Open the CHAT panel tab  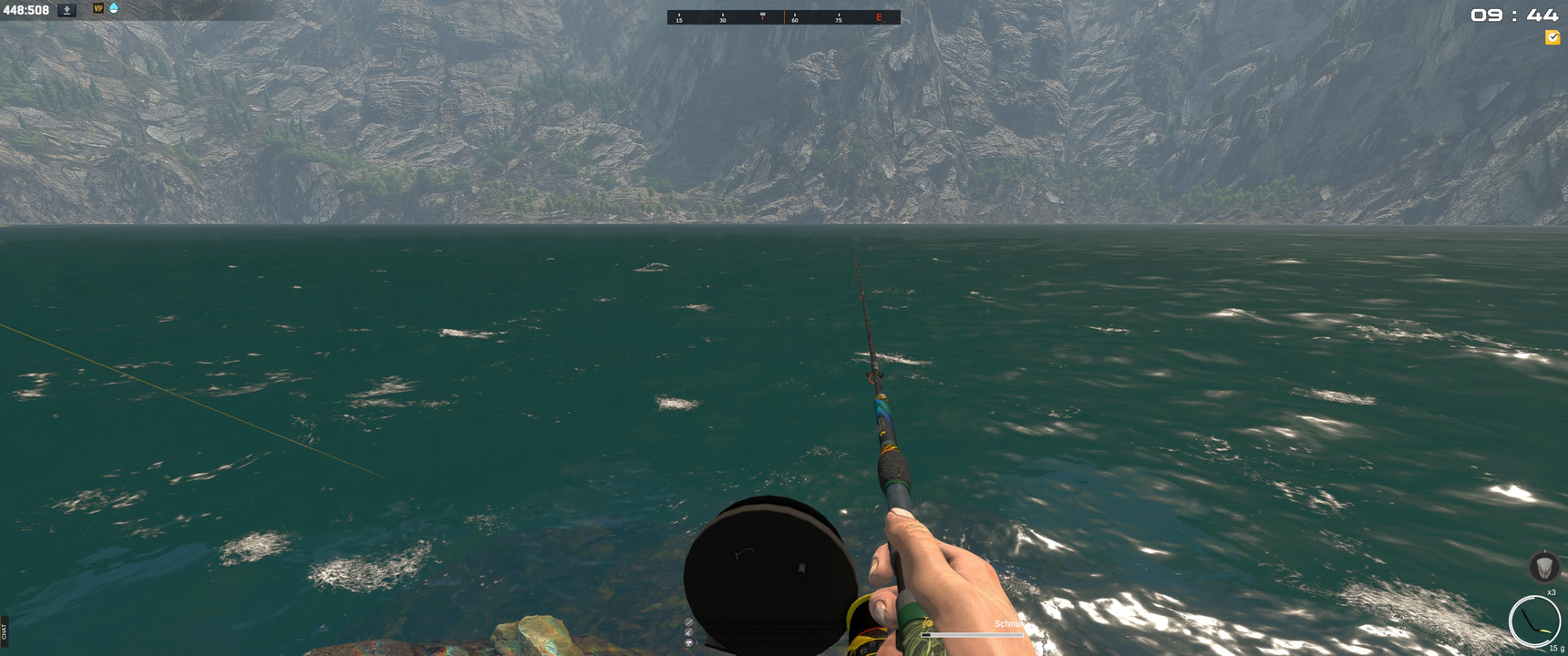point(5,629)
